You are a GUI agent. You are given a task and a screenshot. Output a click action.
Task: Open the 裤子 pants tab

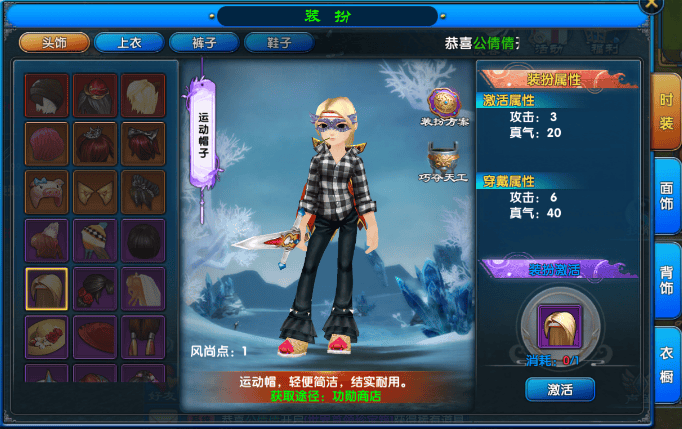click(x=204, y=43)
